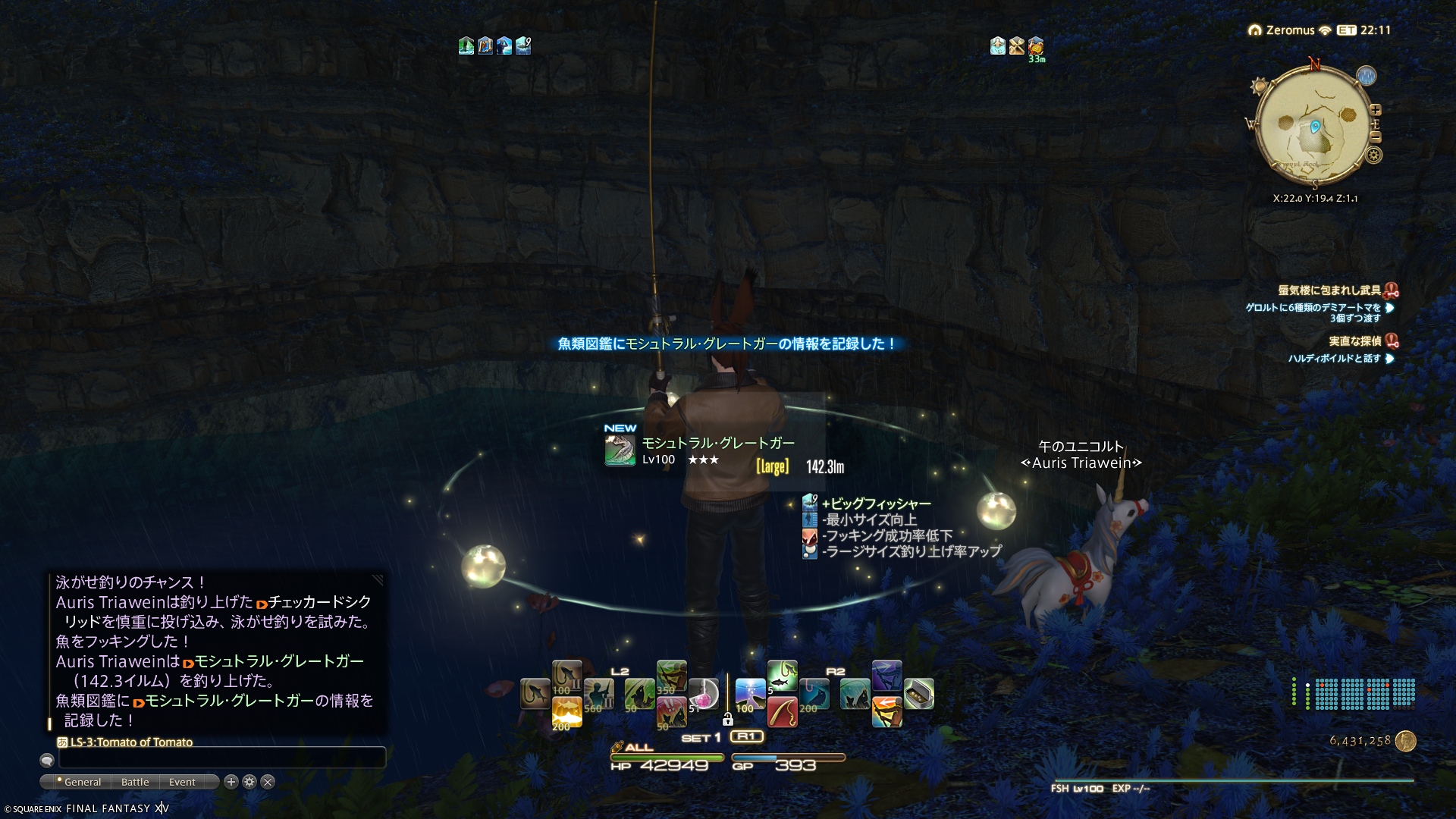Open chat log settings gear

pos(249,782)
